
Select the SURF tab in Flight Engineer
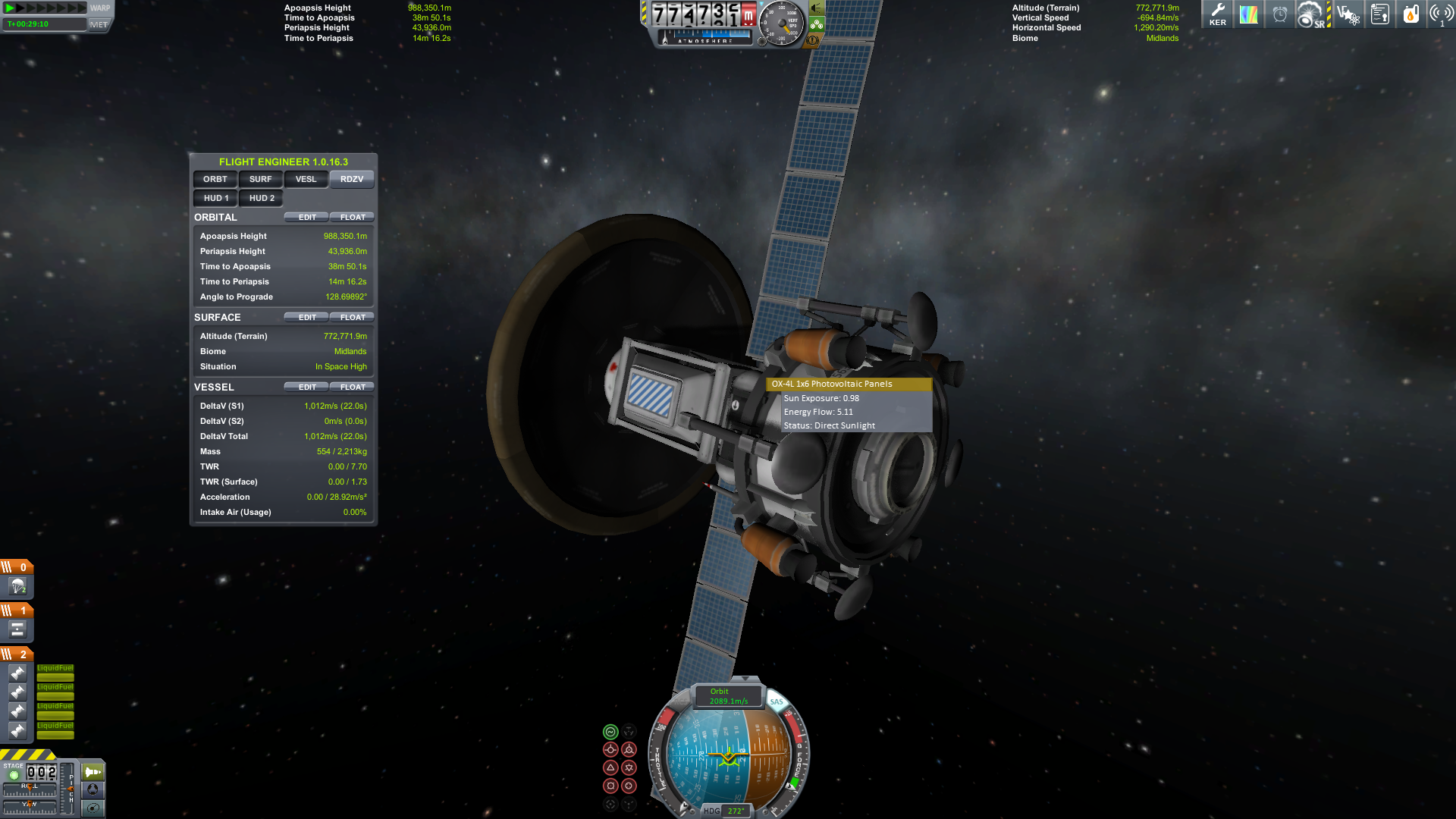(260, 179)
